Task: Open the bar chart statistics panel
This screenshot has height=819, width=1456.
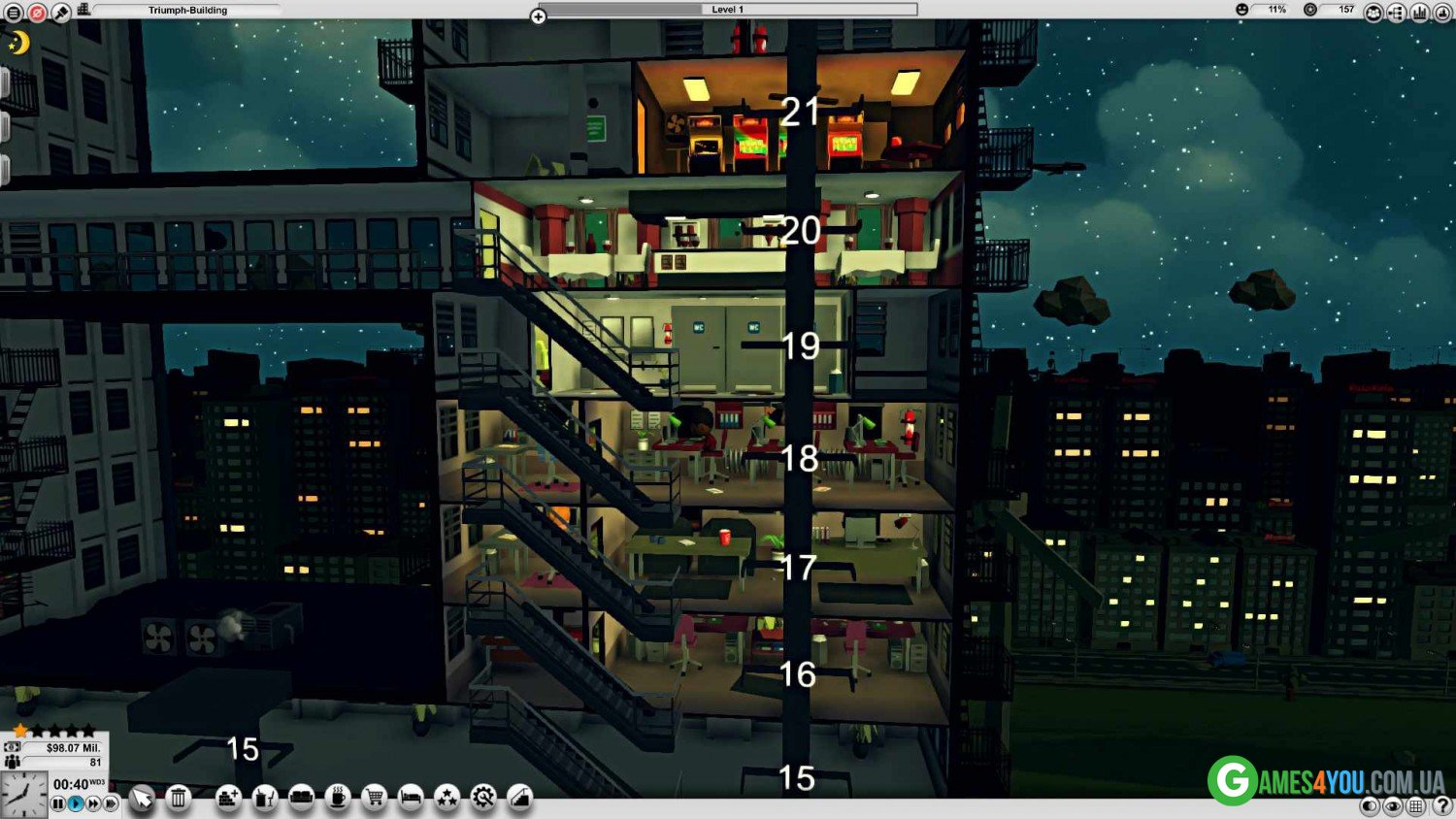Action: [1420, 13]
